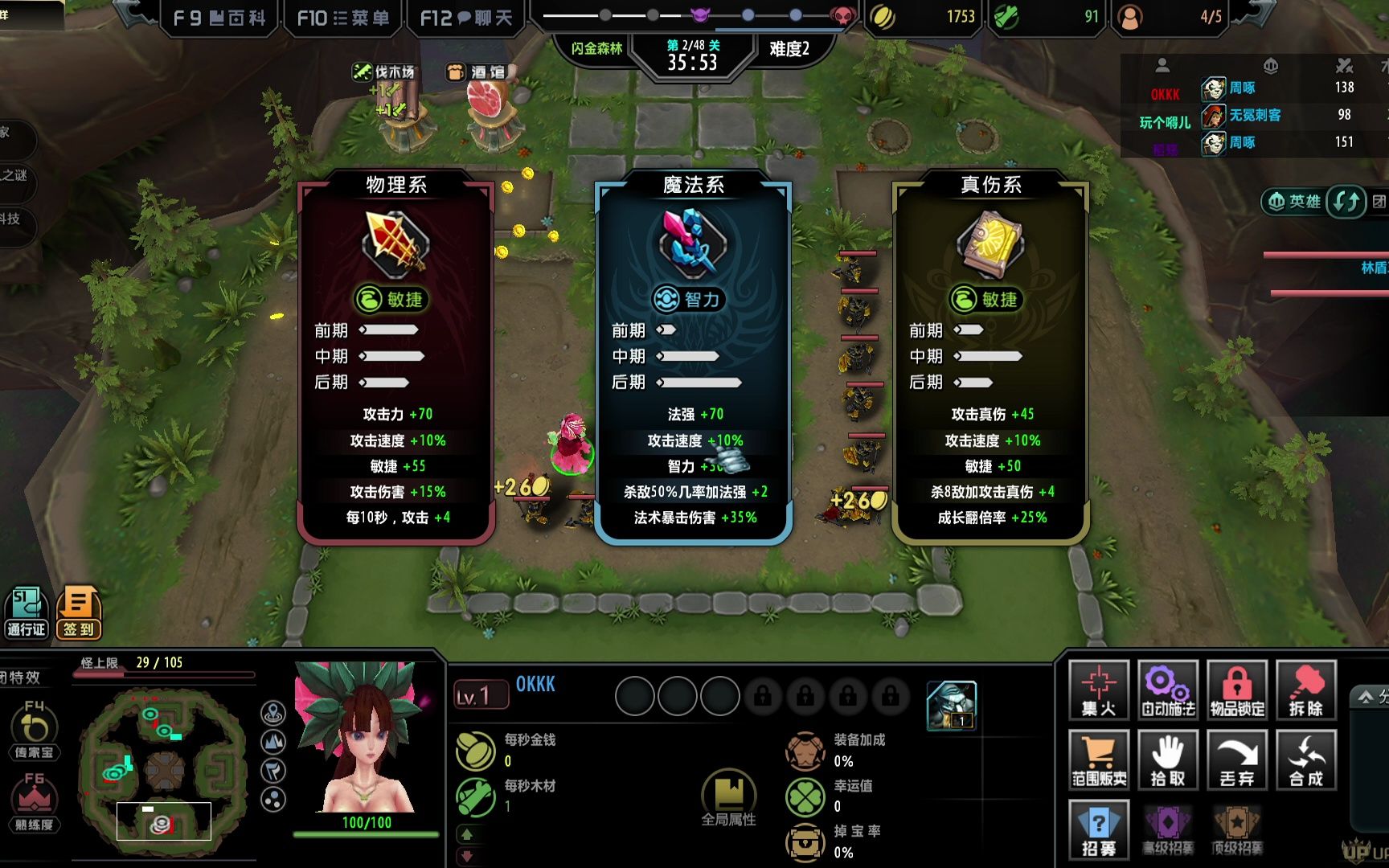Screen dimensions: 1389x868
Task: Use the 范围贩卖 area sell button
Action: click(1099, 759)
